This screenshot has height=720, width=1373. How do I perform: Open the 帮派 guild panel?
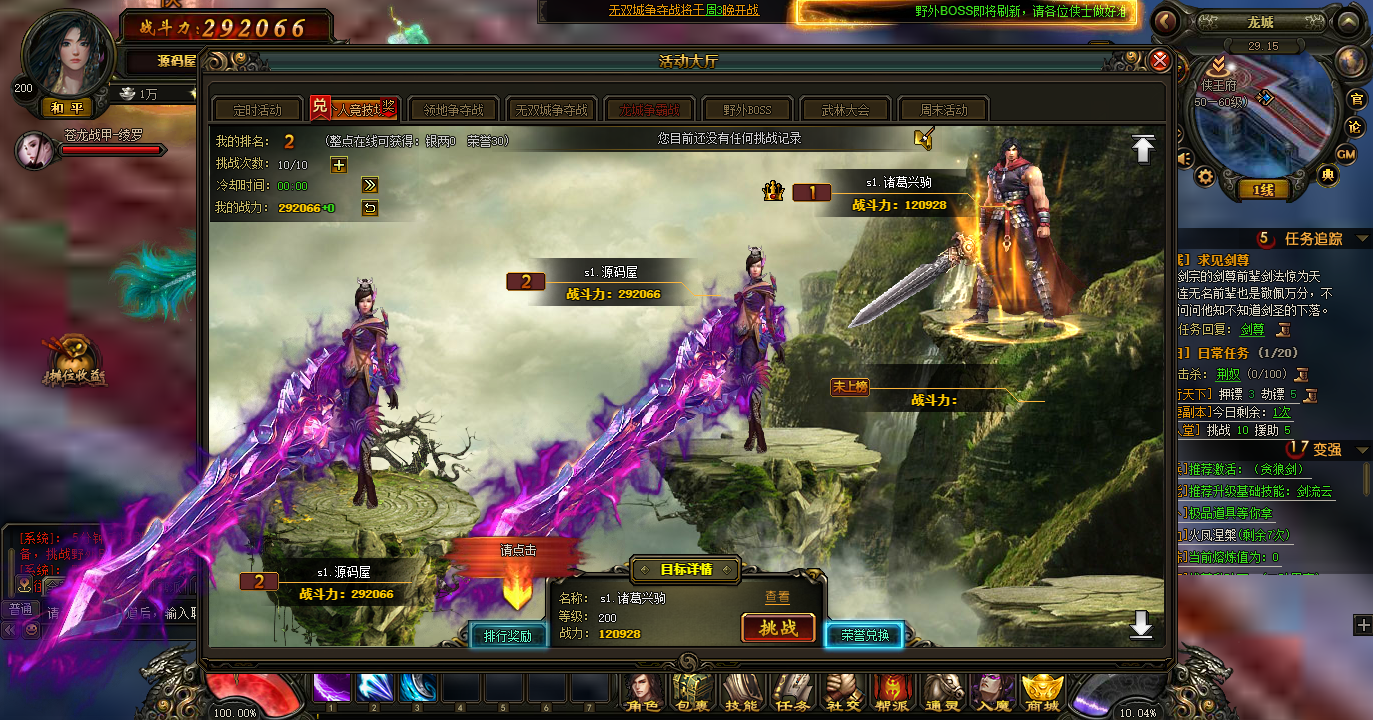point(890,693)
